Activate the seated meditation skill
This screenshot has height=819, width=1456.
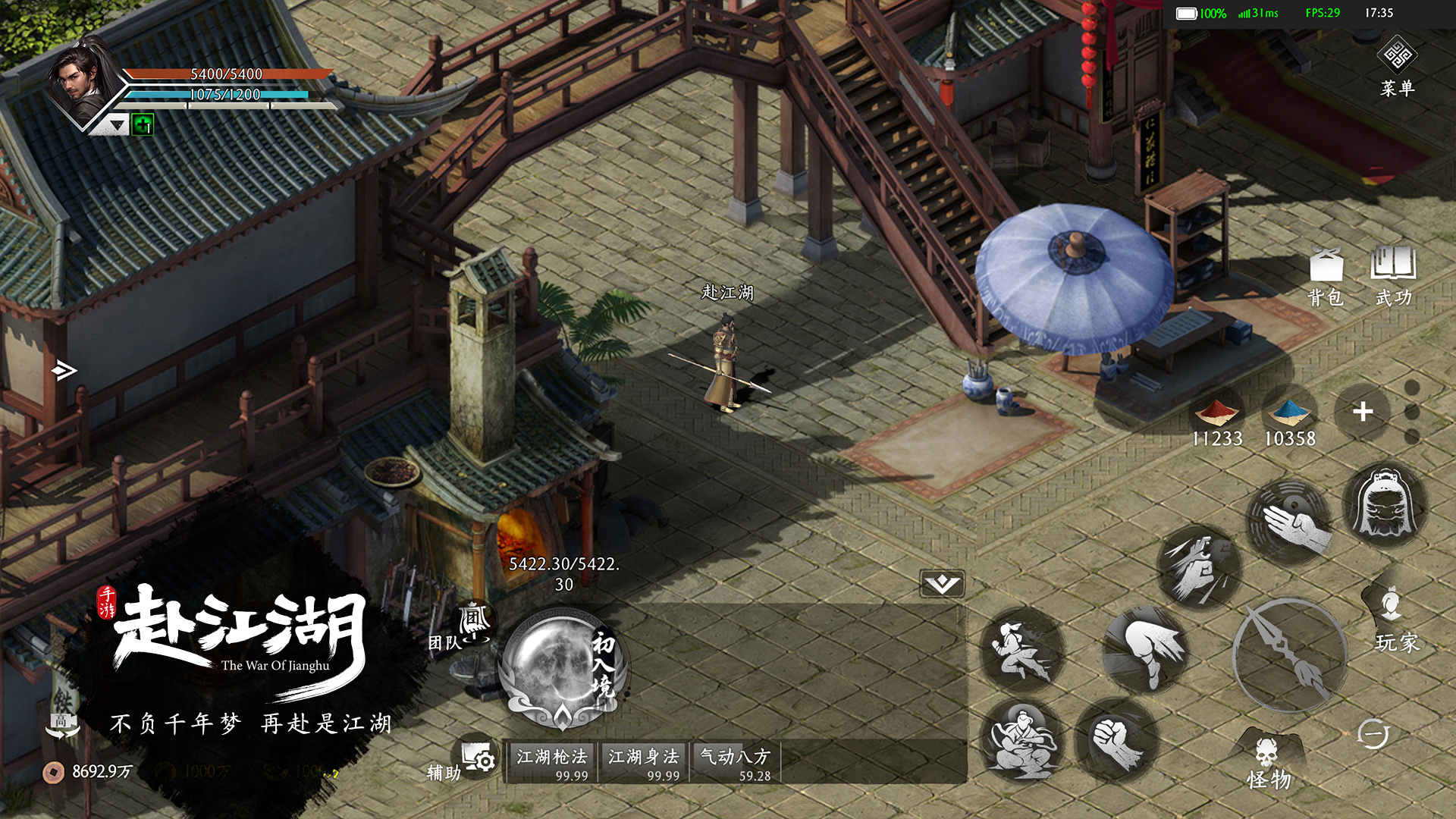[1021, 741]
